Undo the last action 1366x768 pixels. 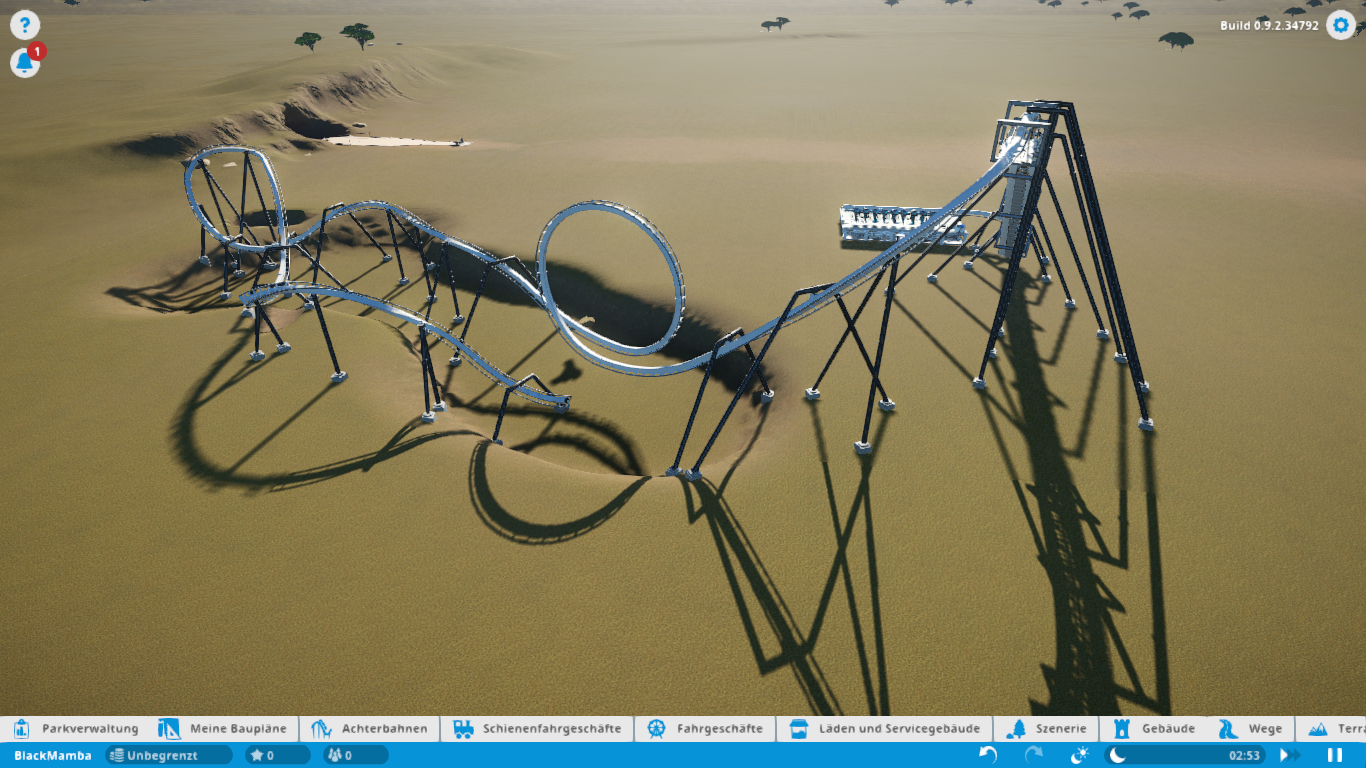coord(988,756)
